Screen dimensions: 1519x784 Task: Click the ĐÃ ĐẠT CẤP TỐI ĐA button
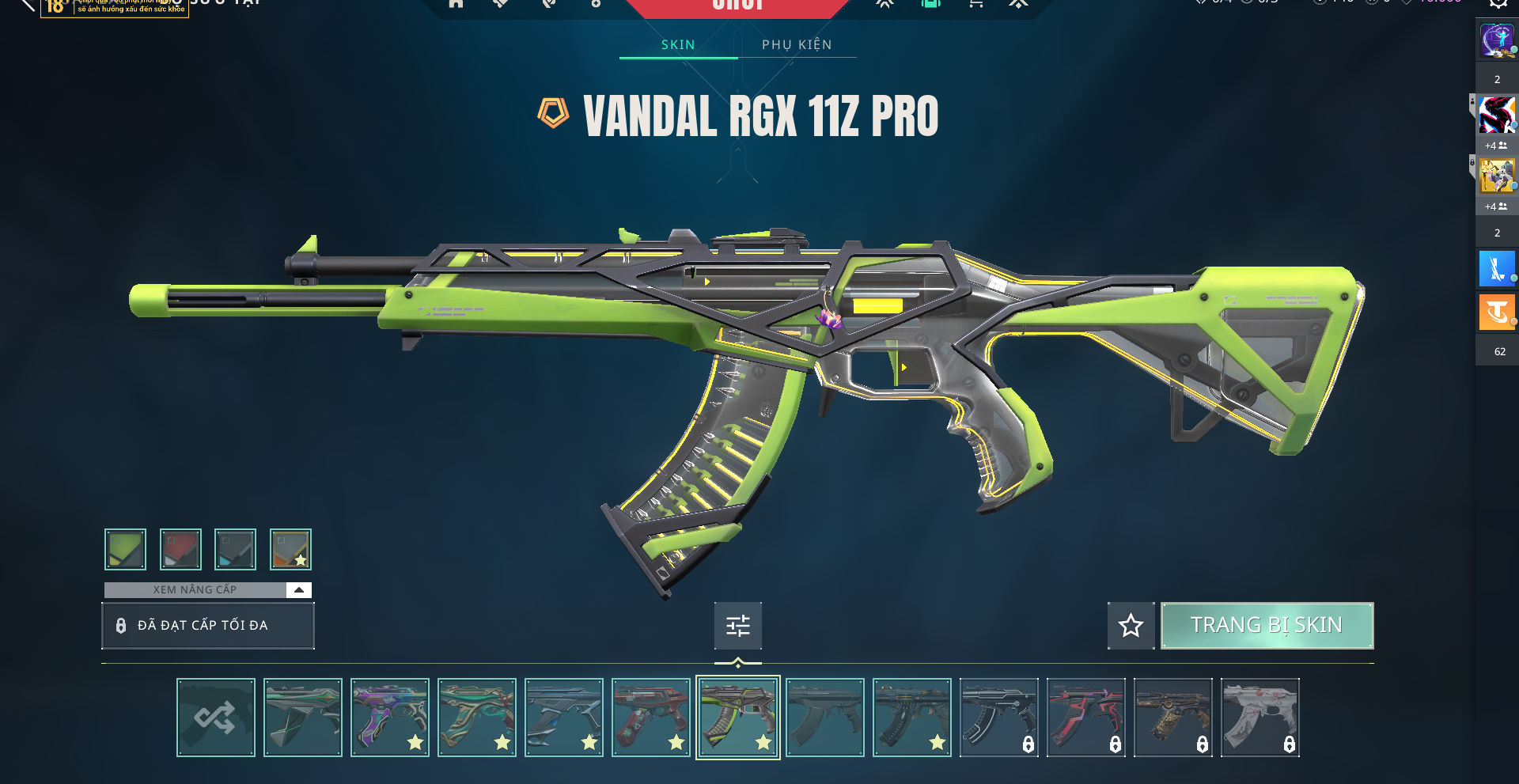tap(208, 626)
